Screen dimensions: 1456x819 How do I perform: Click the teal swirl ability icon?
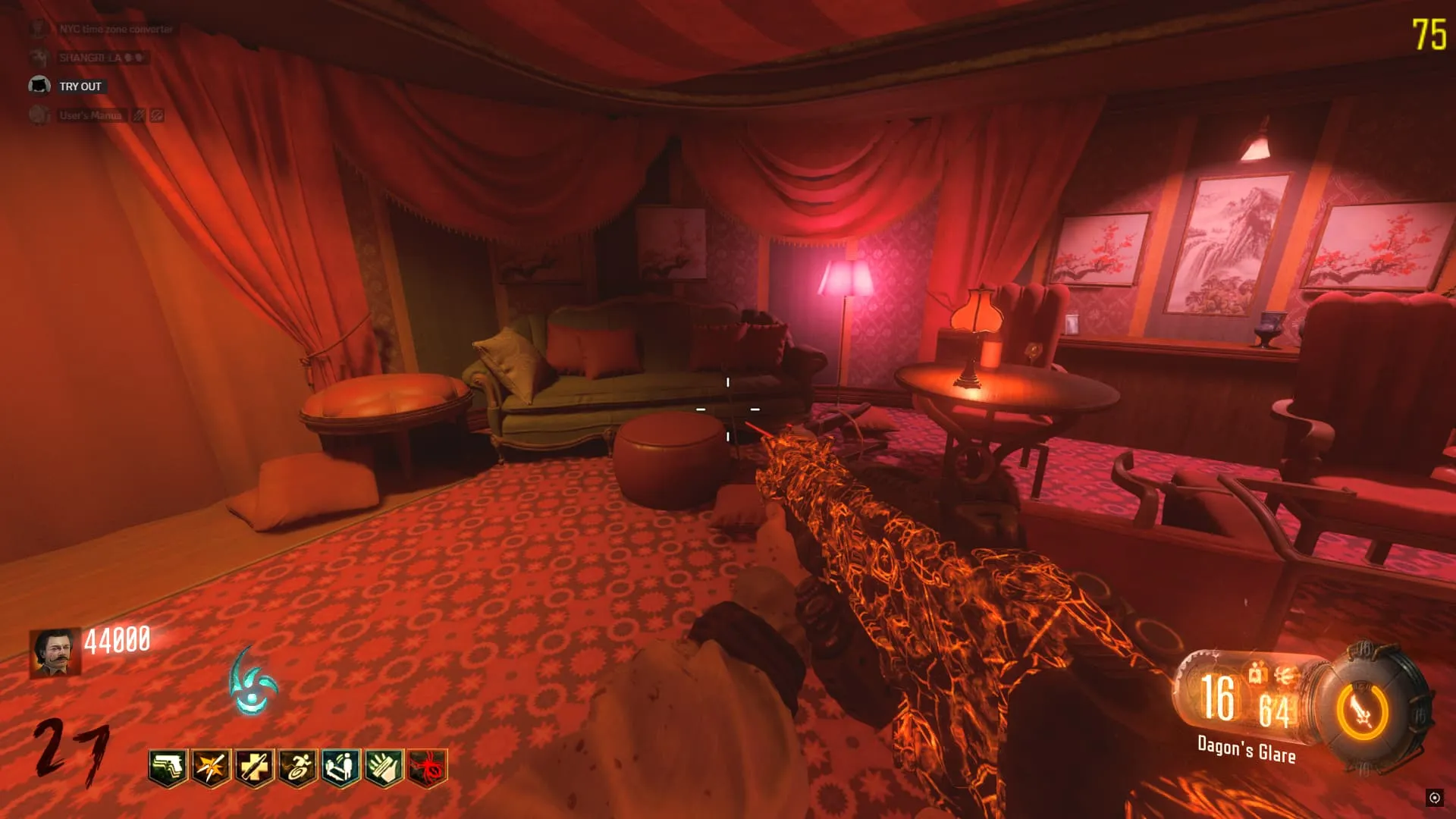(253, 682)
